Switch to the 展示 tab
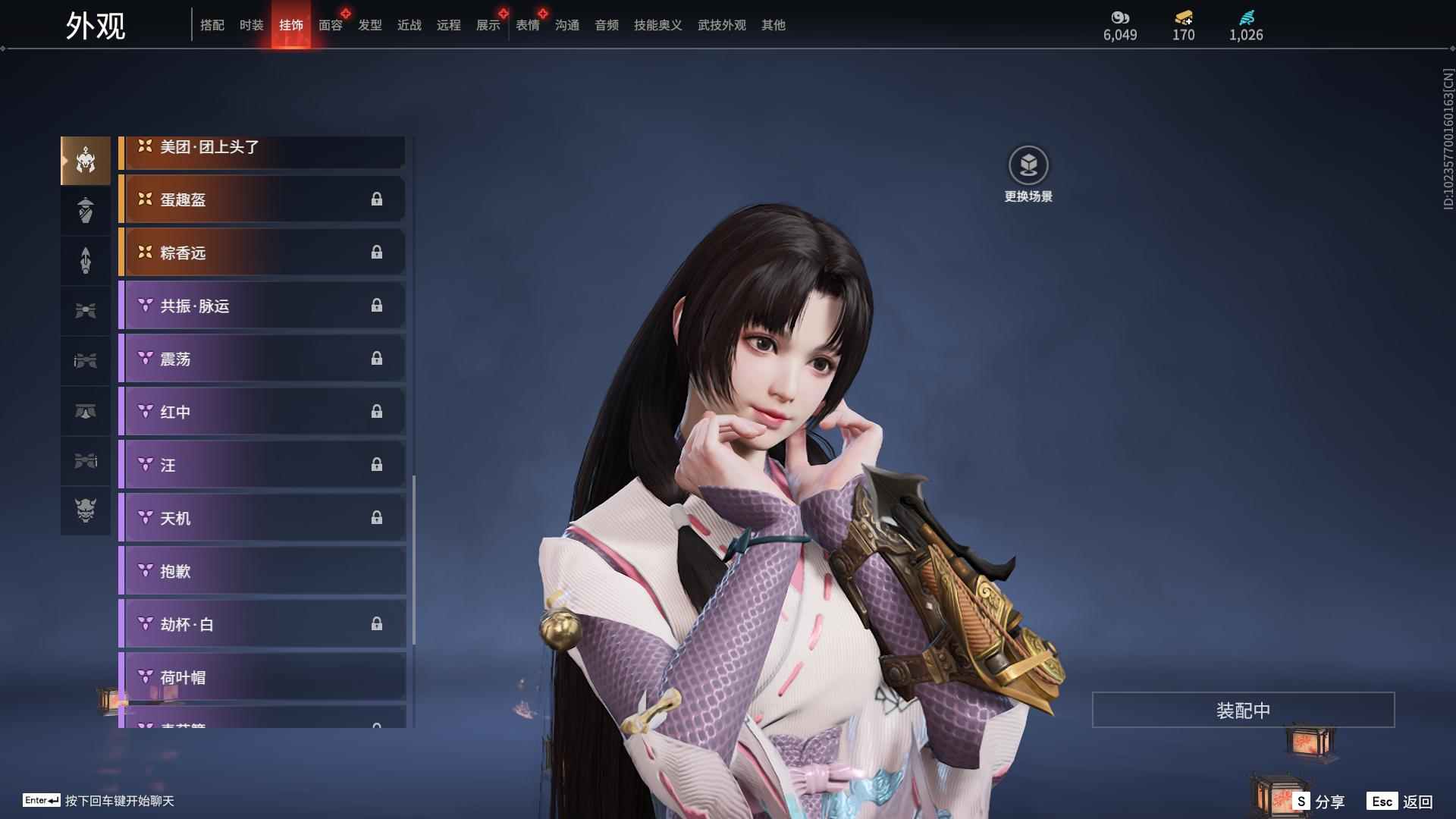The height and width of the screenshot is (819, 1456). coord(488,25)
